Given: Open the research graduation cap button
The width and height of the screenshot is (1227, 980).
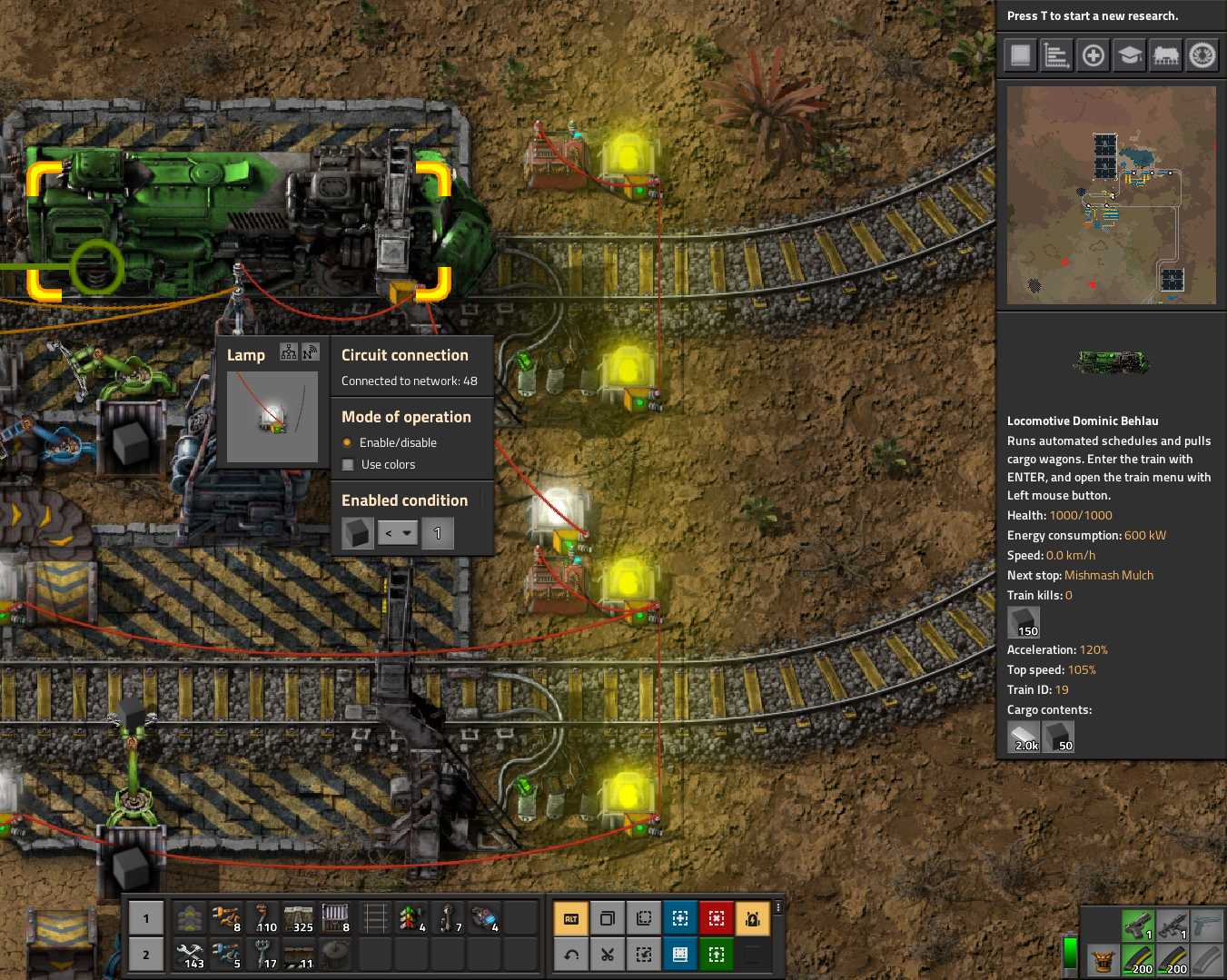Looking at the screenshot, I should click(1129, 55).
